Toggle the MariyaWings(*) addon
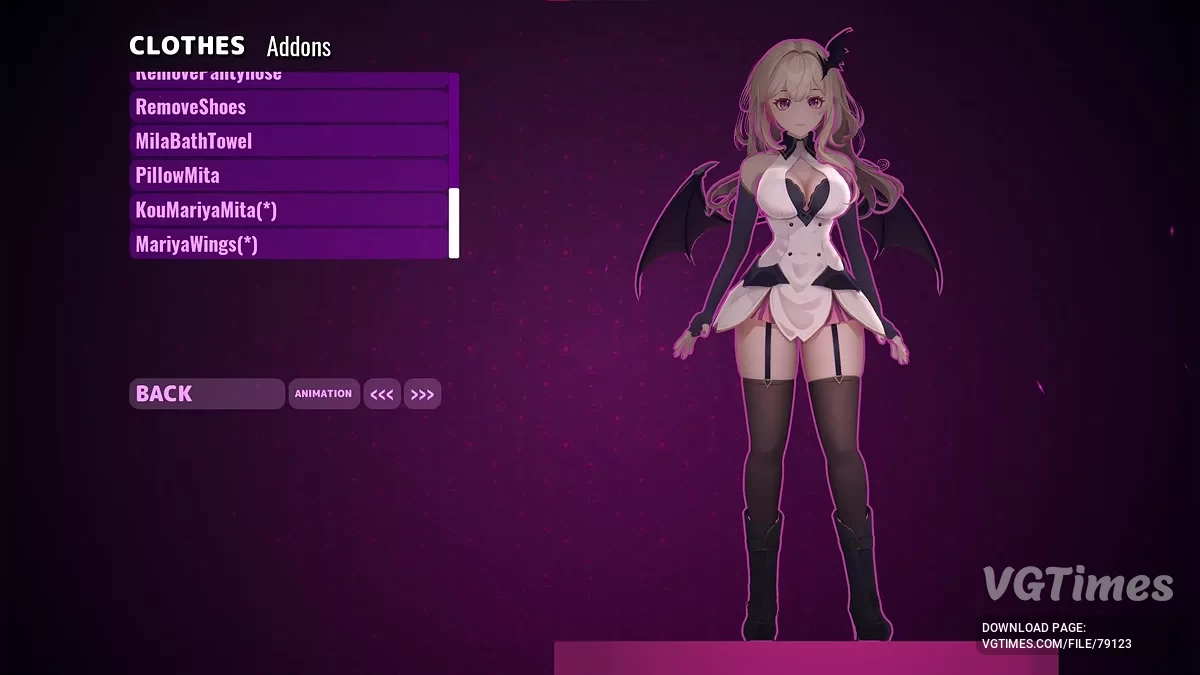This screenshot has width=1200, height=675. click(x=289, y=244)
